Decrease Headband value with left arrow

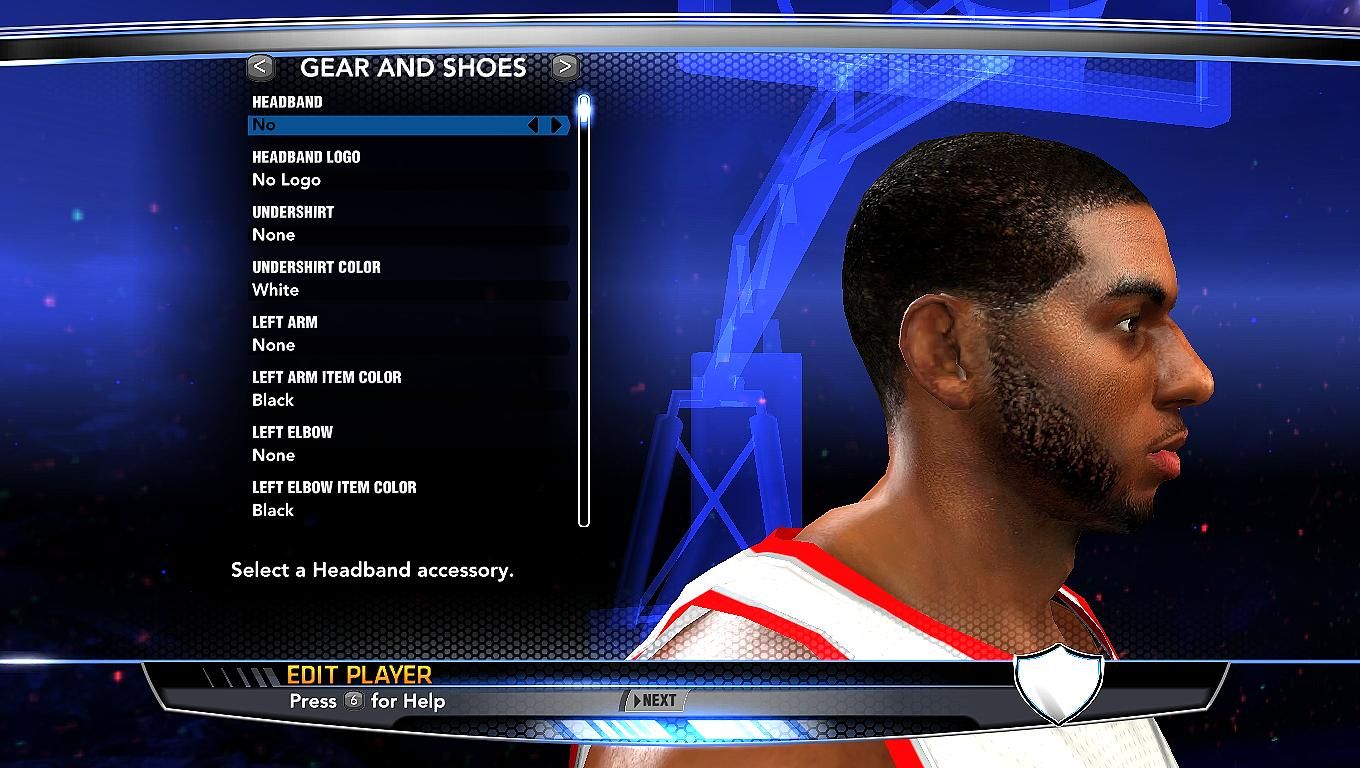point(533,125)
